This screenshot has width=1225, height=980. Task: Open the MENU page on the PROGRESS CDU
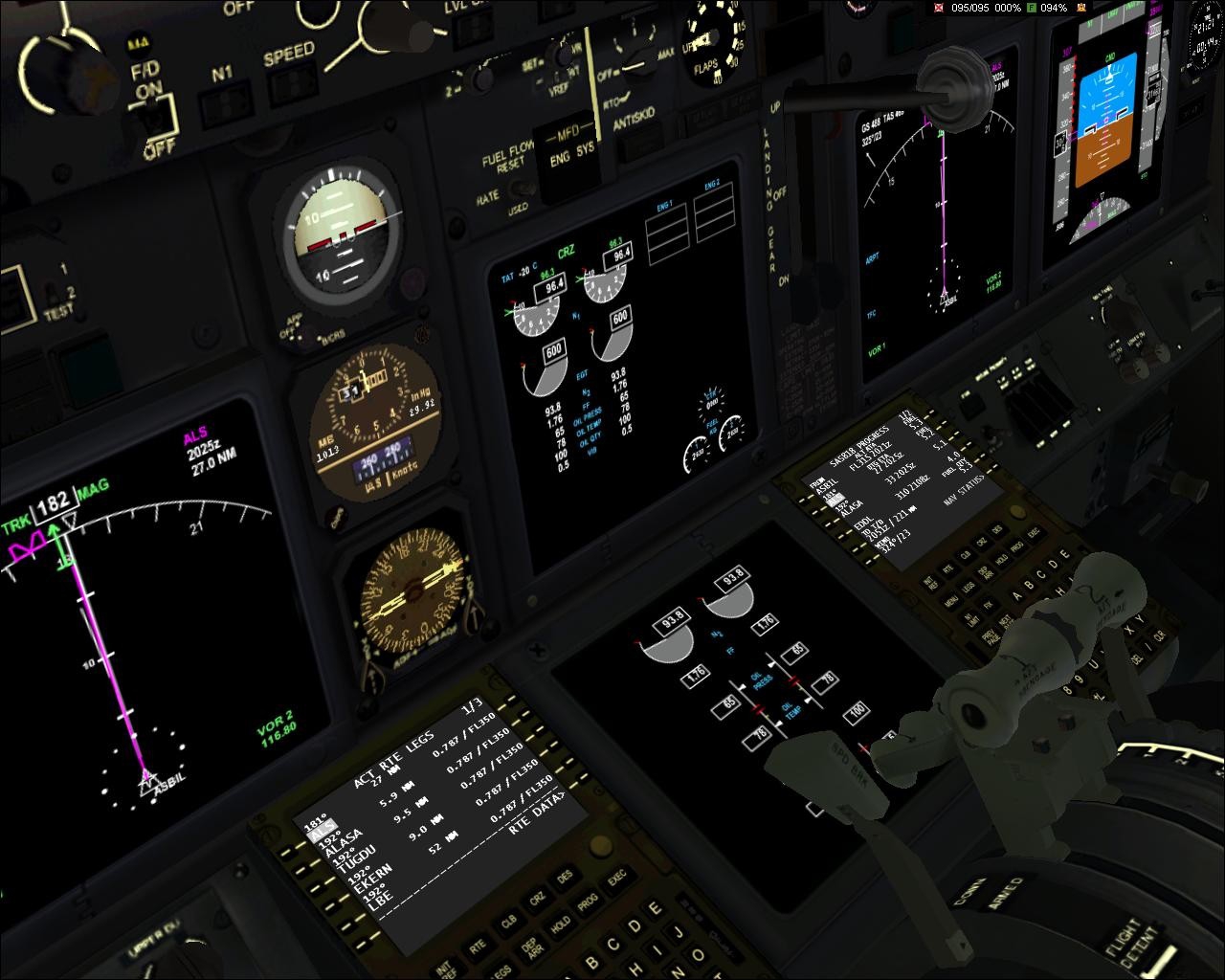(951, 603)
